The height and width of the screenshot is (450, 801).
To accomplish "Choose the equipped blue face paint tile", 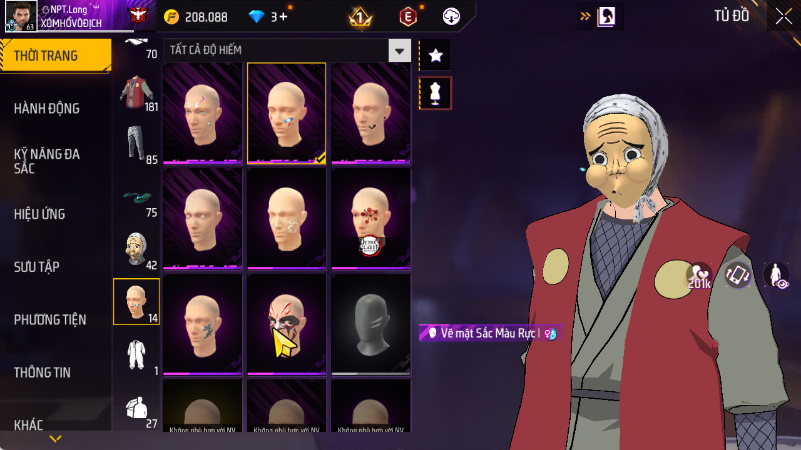I will (x=286, y=113).
